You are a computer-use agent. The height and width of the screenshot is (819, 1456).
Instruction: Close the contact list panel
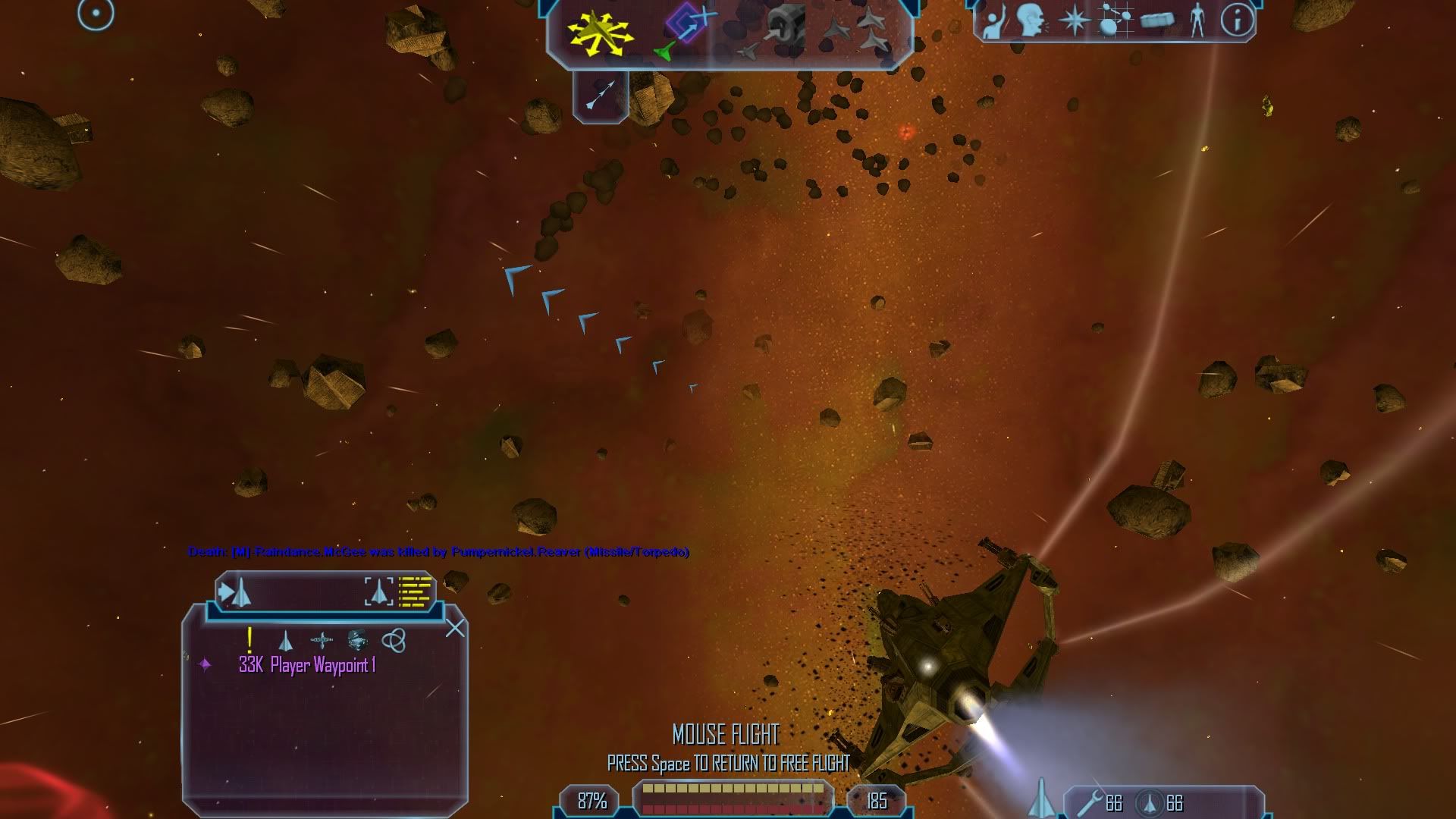click(x=455, y=628)
